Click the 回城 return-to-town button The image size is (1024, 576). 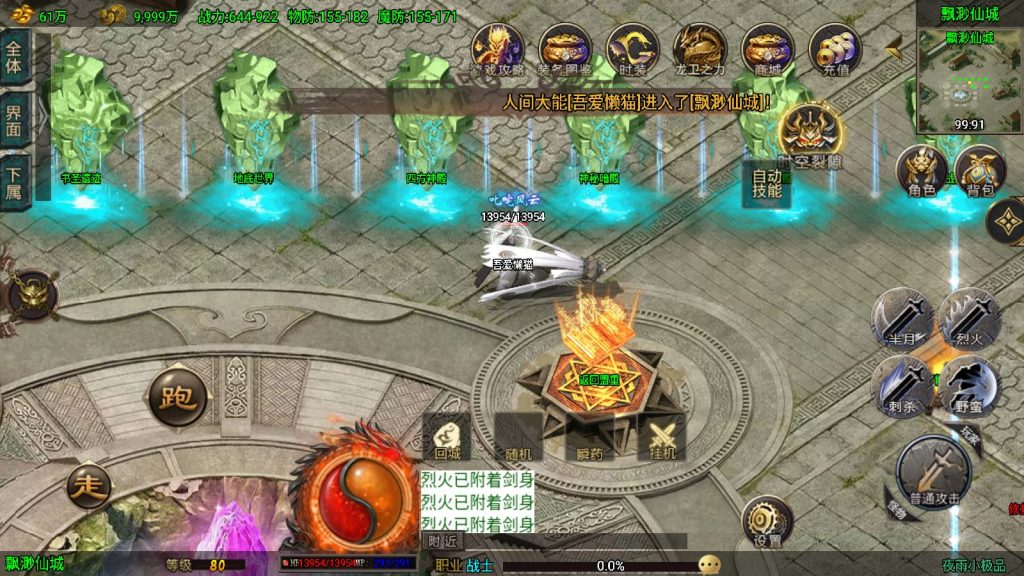pos(447,436)
